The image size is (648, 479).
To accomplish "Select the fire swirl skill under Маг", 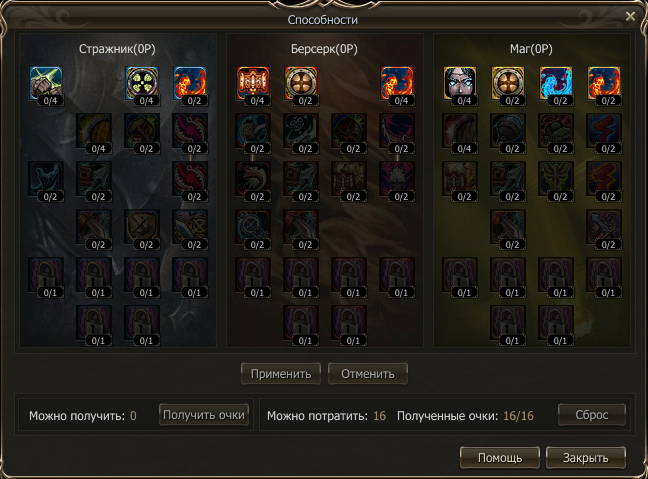I will [x=604, y=83].
